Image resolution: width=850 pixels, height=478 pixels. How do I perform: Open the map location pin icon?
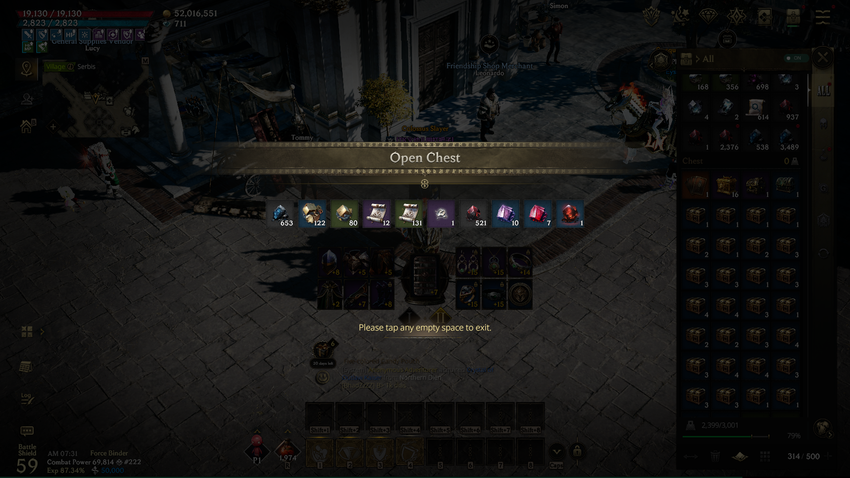(x=27, y=68)
